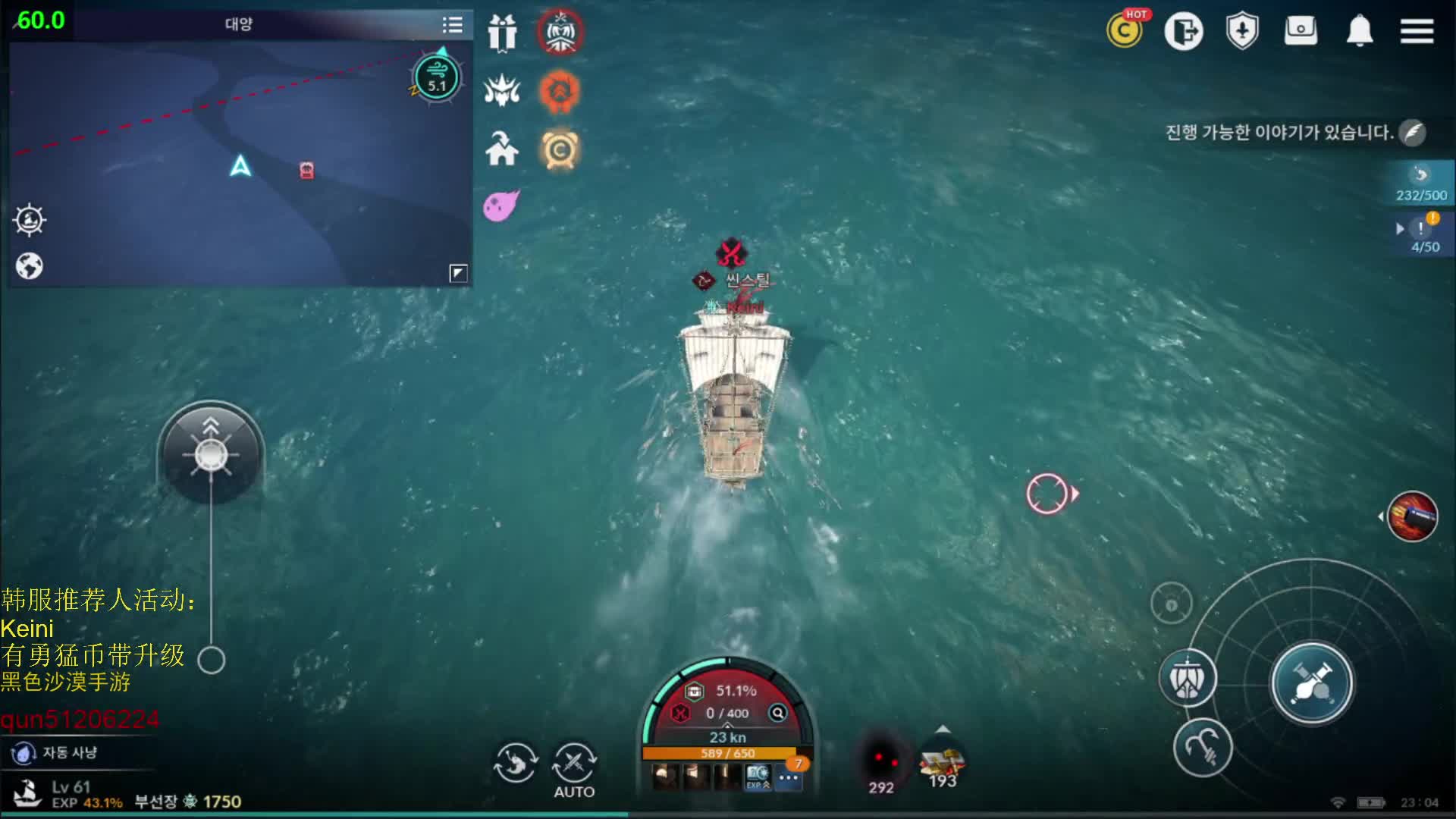The width and height of the screenshot is (1456, 819).
Task: Tap the ship sails skill button
Action: coord(1188,678)
